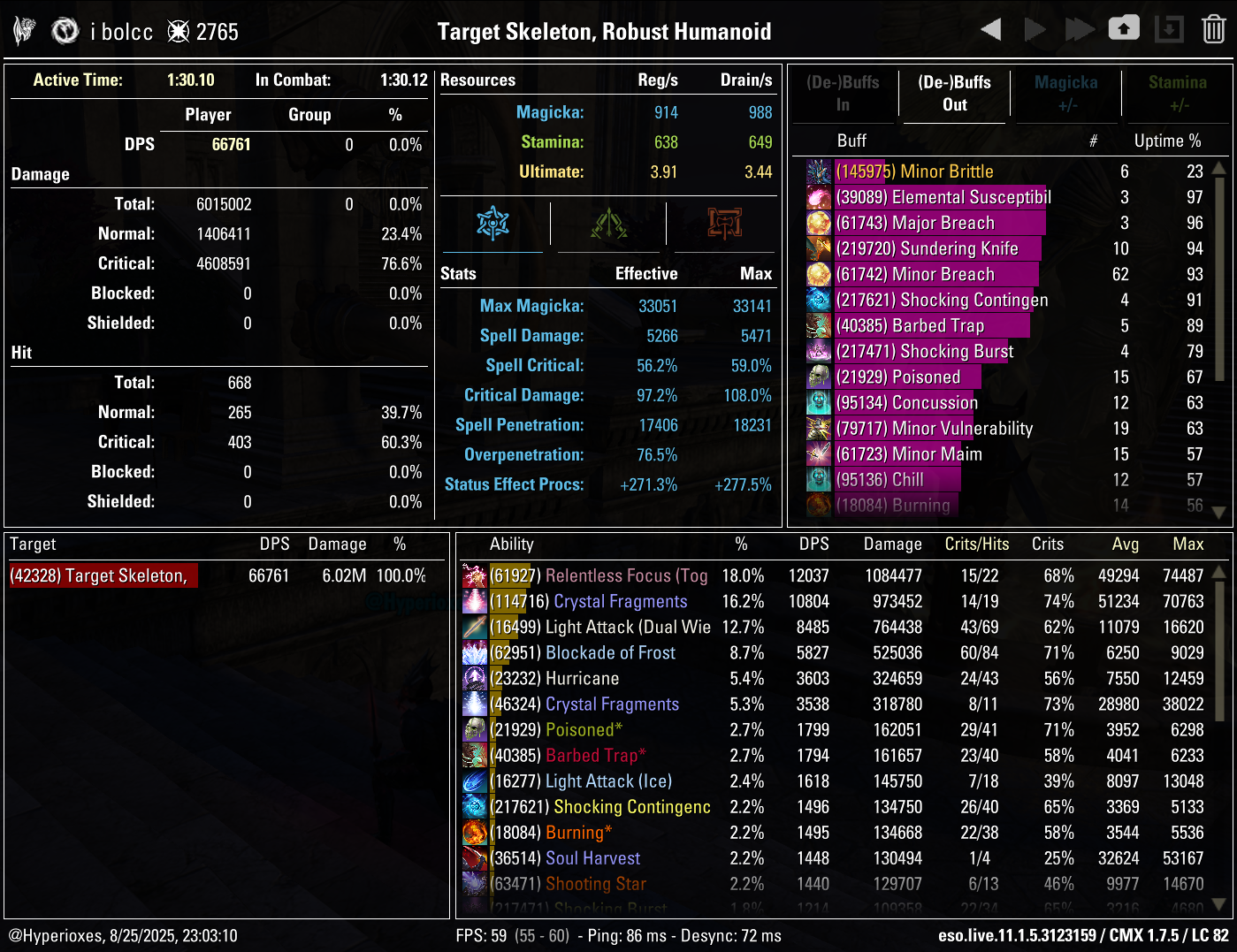This screenshot has width=1237, height=952.
Task: Expand the Crystal Fragments ability details
Action: (619, 601)
